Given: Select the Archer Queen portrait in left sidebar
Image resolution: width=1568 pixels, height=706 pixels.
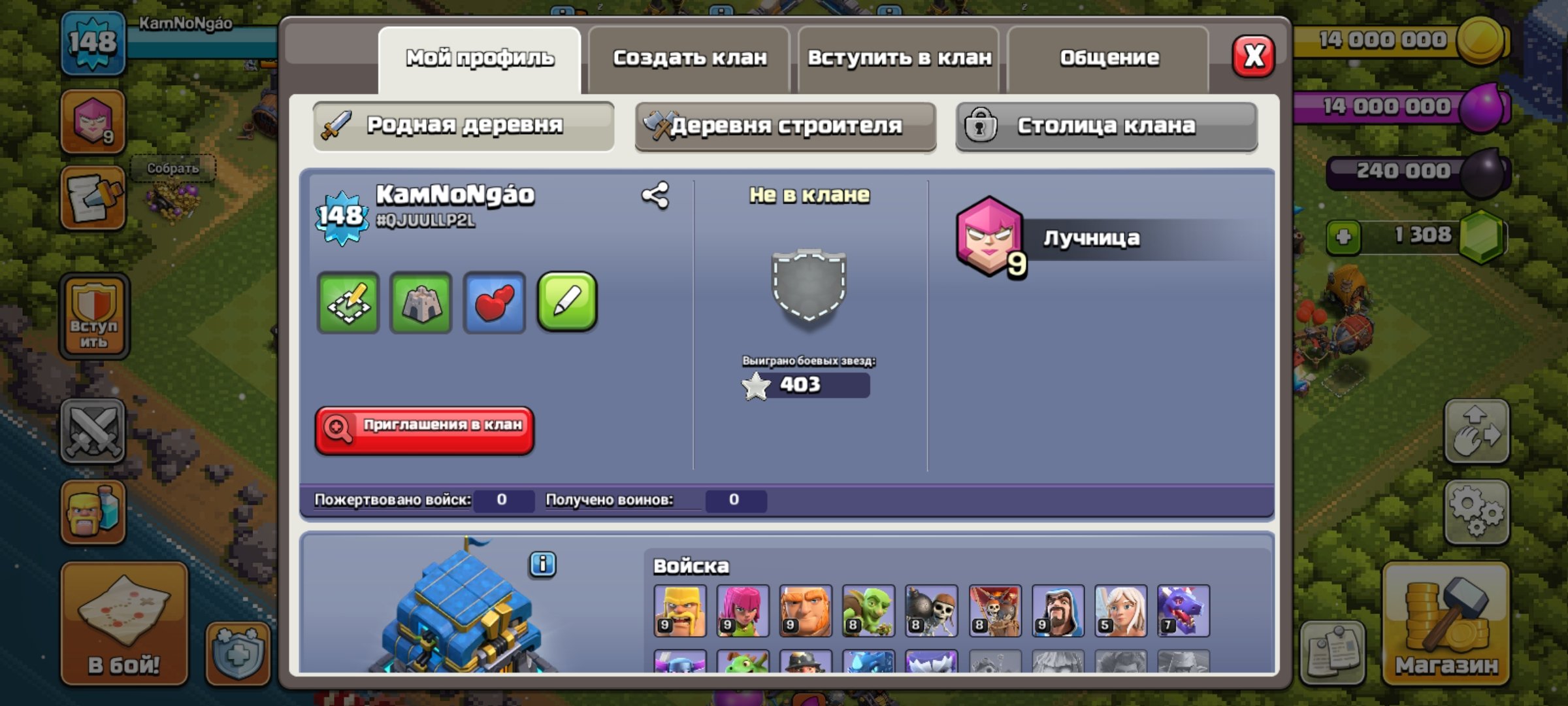Looking at the screenshot, I should pos(93,120).
